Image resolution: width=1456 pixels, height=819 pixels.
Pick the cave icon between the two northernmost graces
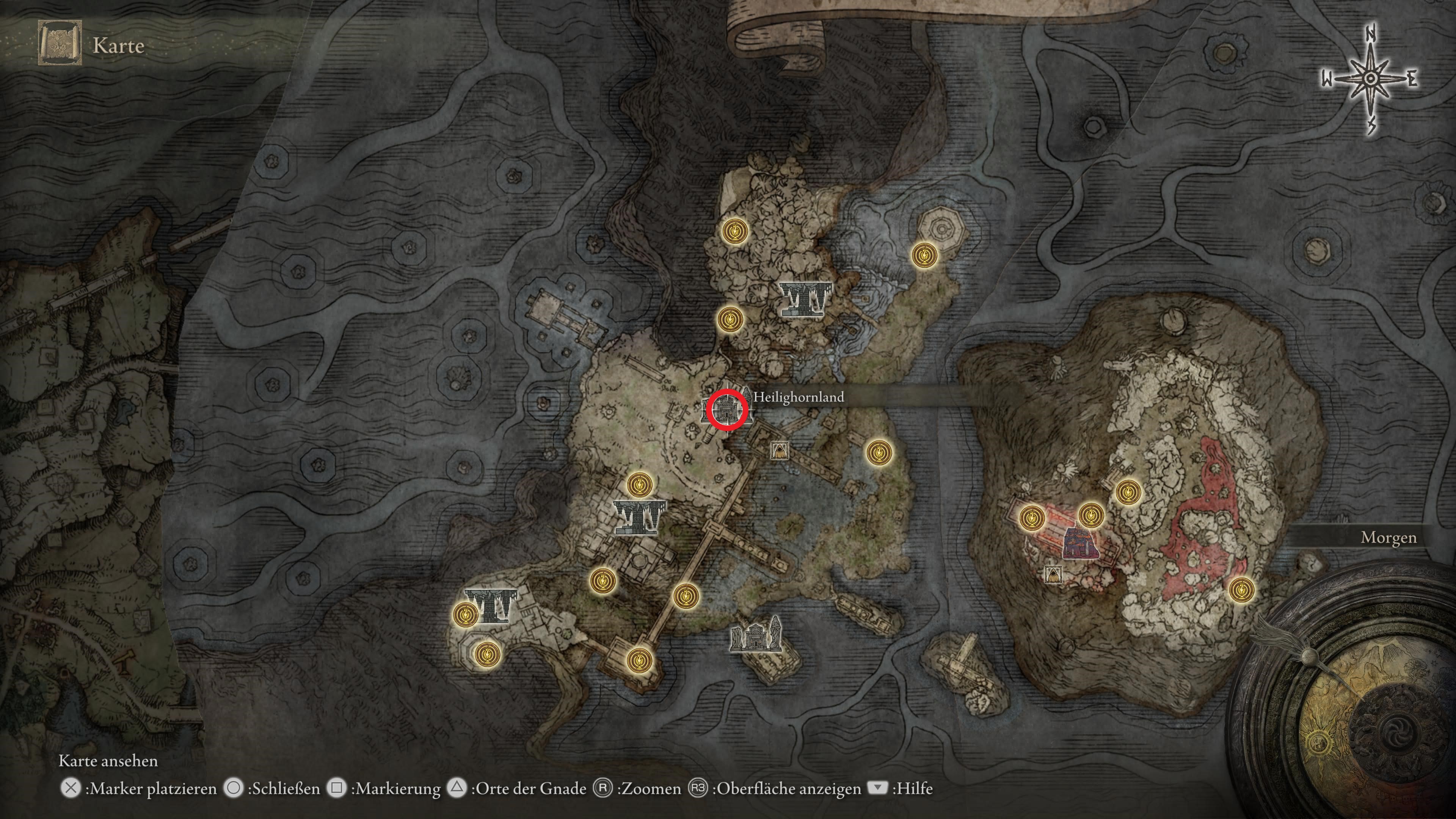[805, 298]
